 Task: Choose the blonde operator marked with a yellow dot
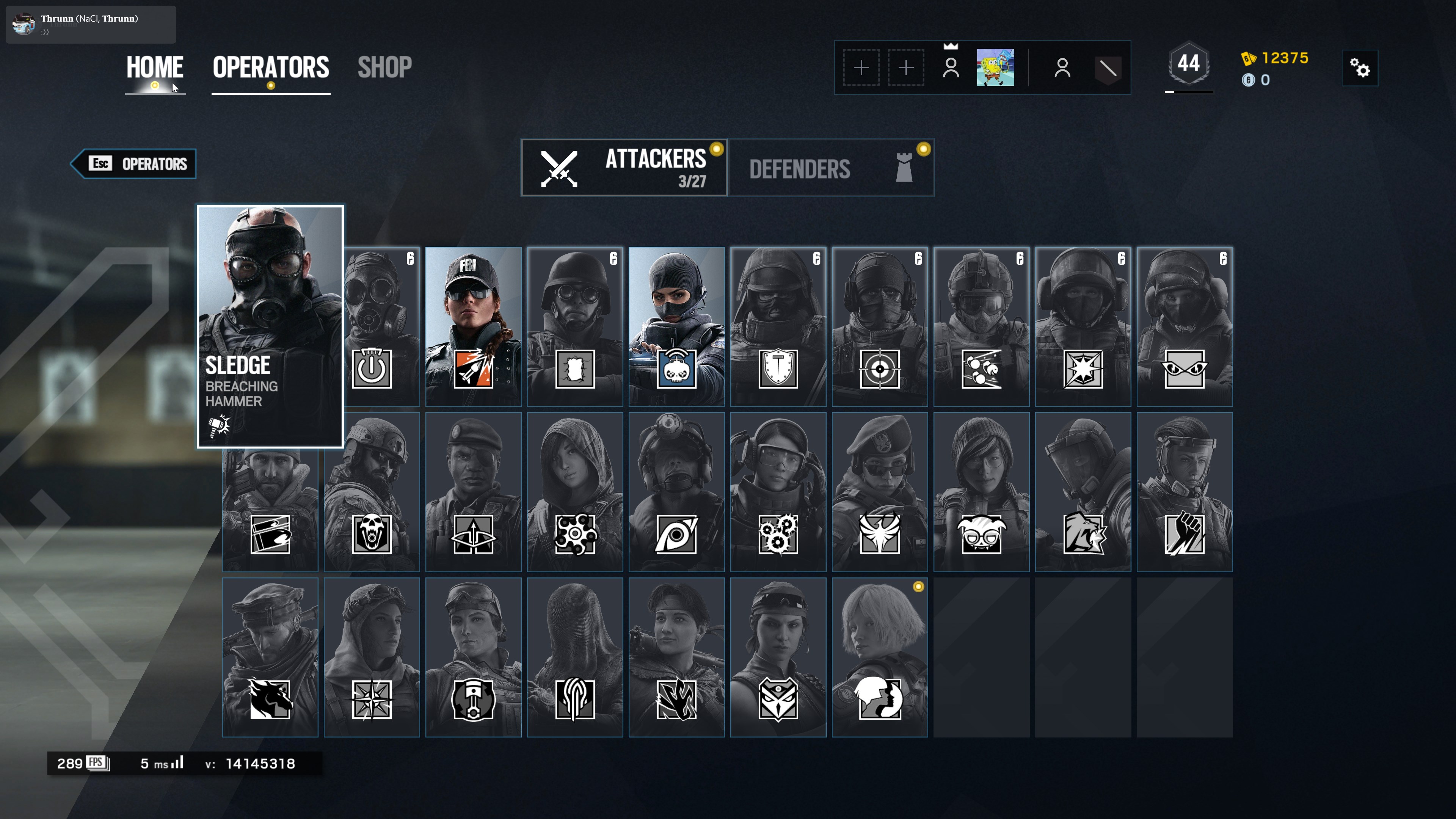pyautogui.click(x=880, y=657)
